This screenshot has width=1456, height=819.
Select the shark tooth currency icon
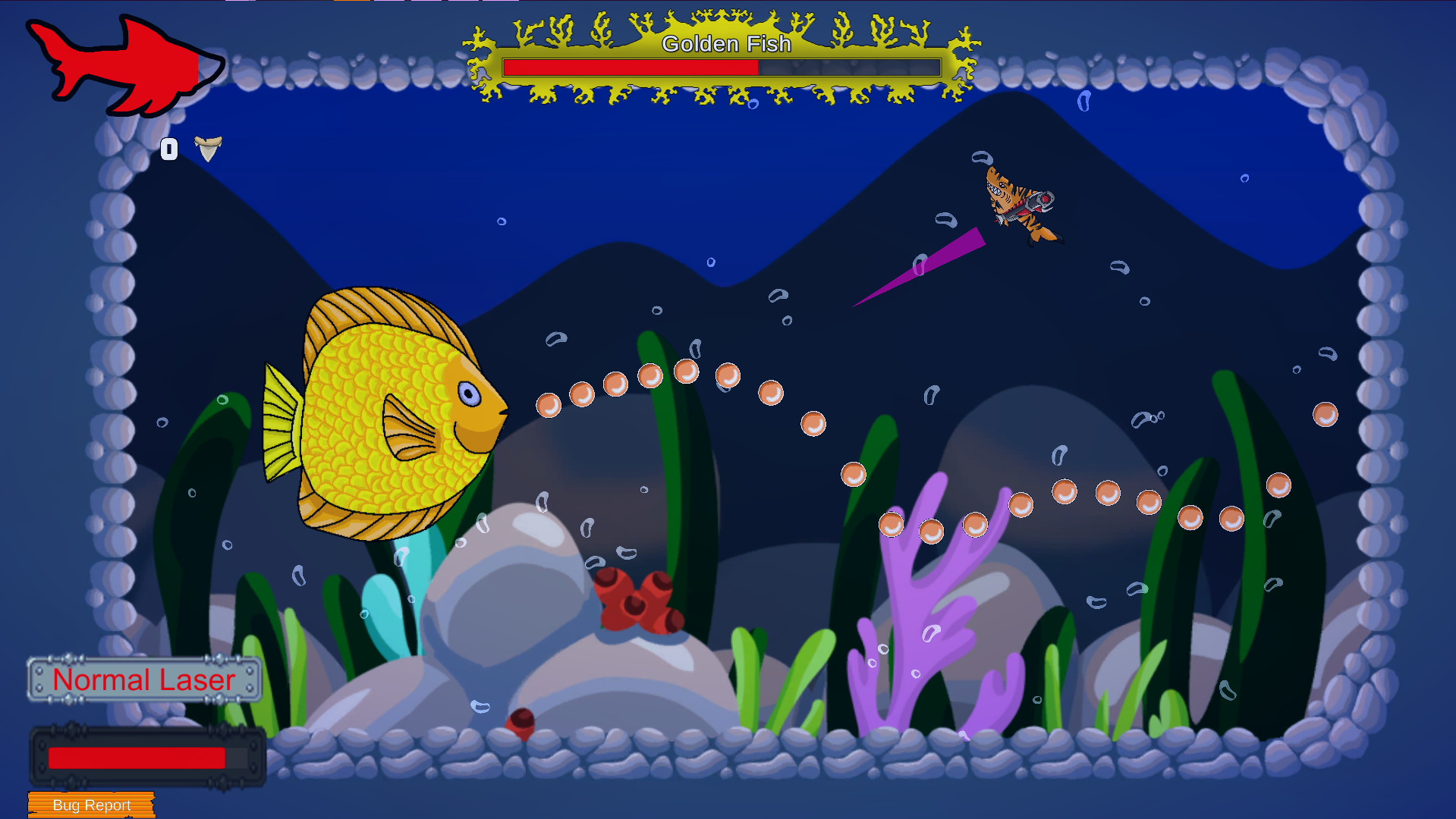point(207,149)
